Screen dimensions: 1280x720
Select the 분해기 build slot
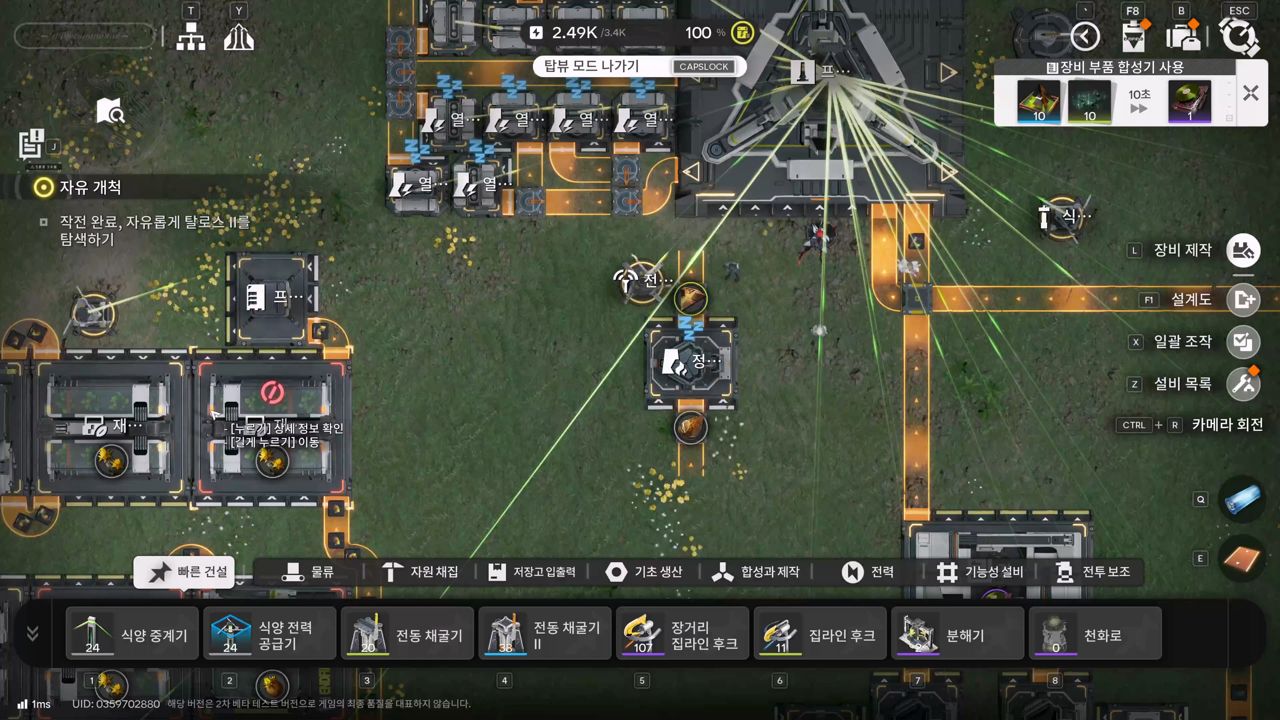pyautogui.click(x=958, y=634)
